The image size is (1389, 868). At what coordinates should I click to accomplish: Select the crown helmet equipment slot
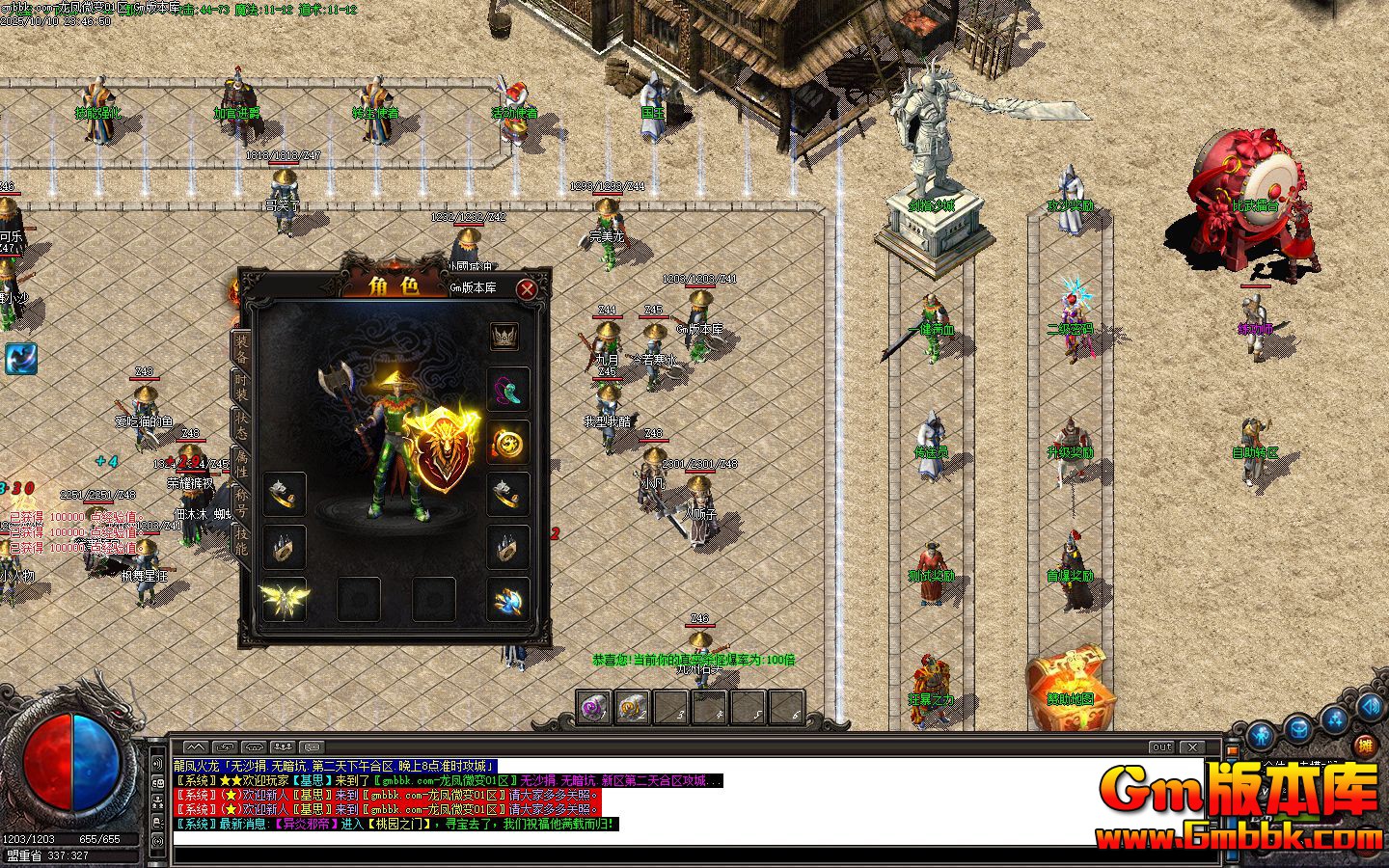504,337
